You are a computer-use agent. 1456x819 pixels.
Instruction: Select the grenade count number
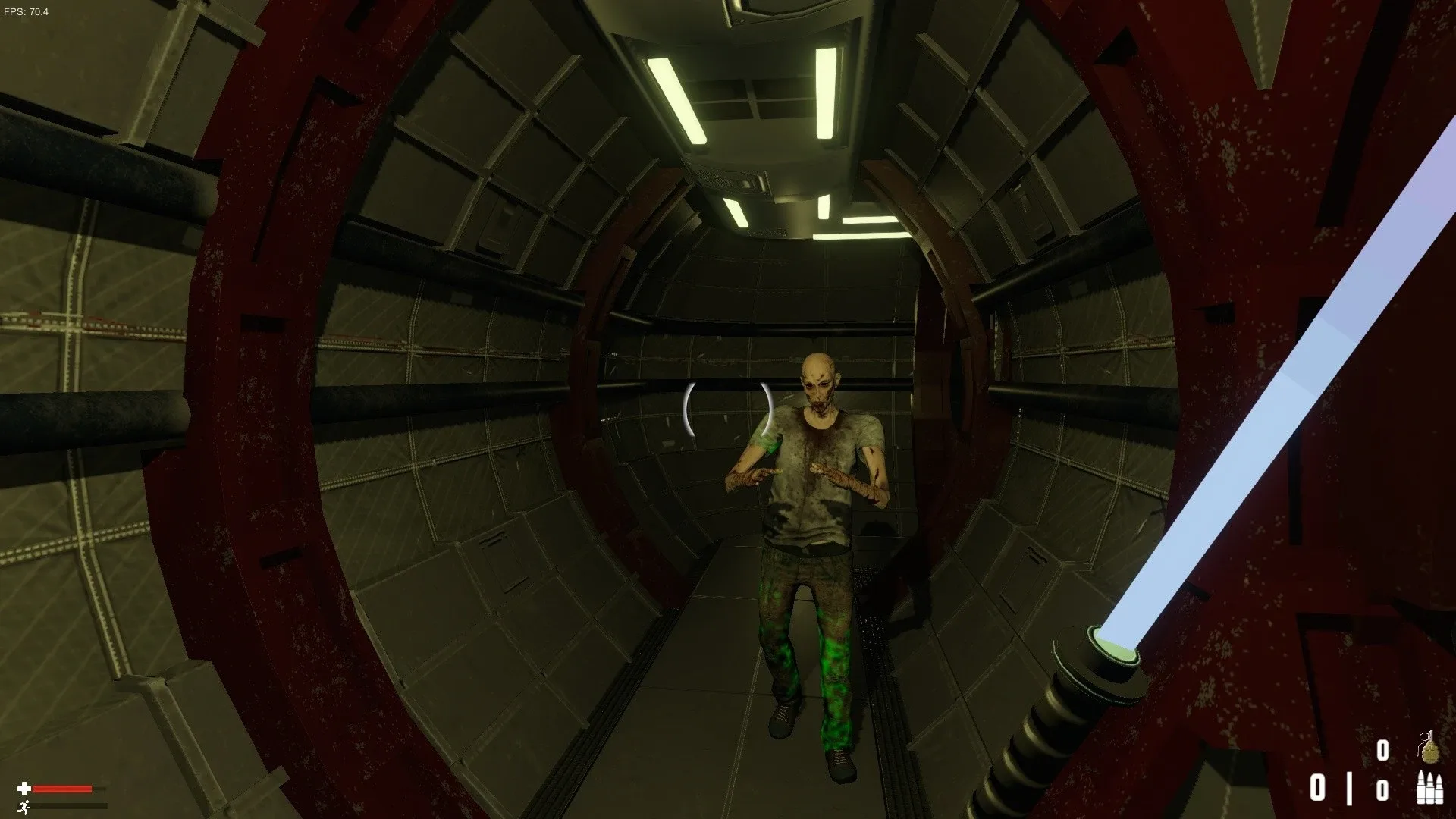click(x=1383, y=749)
